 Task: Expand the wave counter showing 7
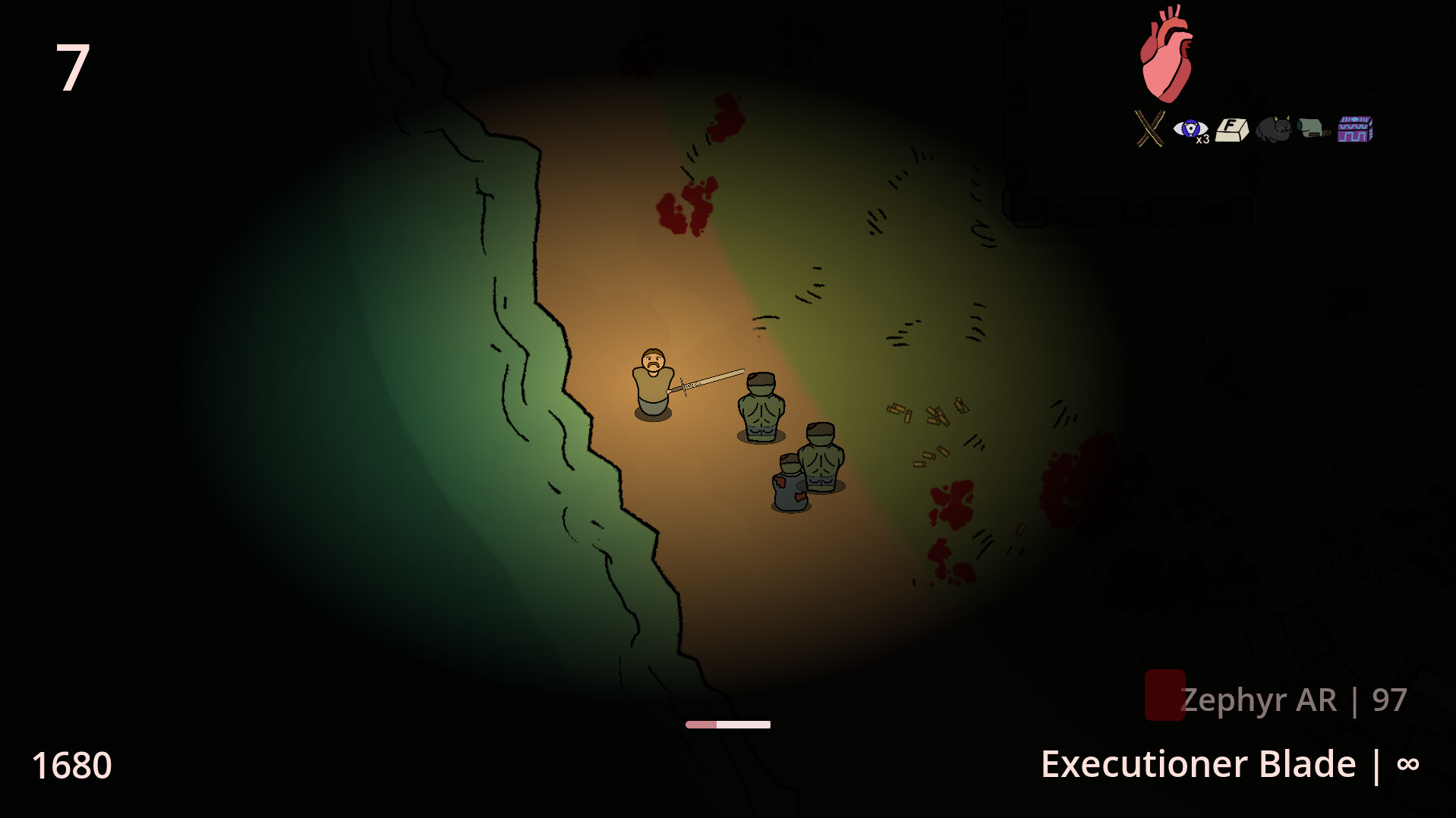coord(74,67)
